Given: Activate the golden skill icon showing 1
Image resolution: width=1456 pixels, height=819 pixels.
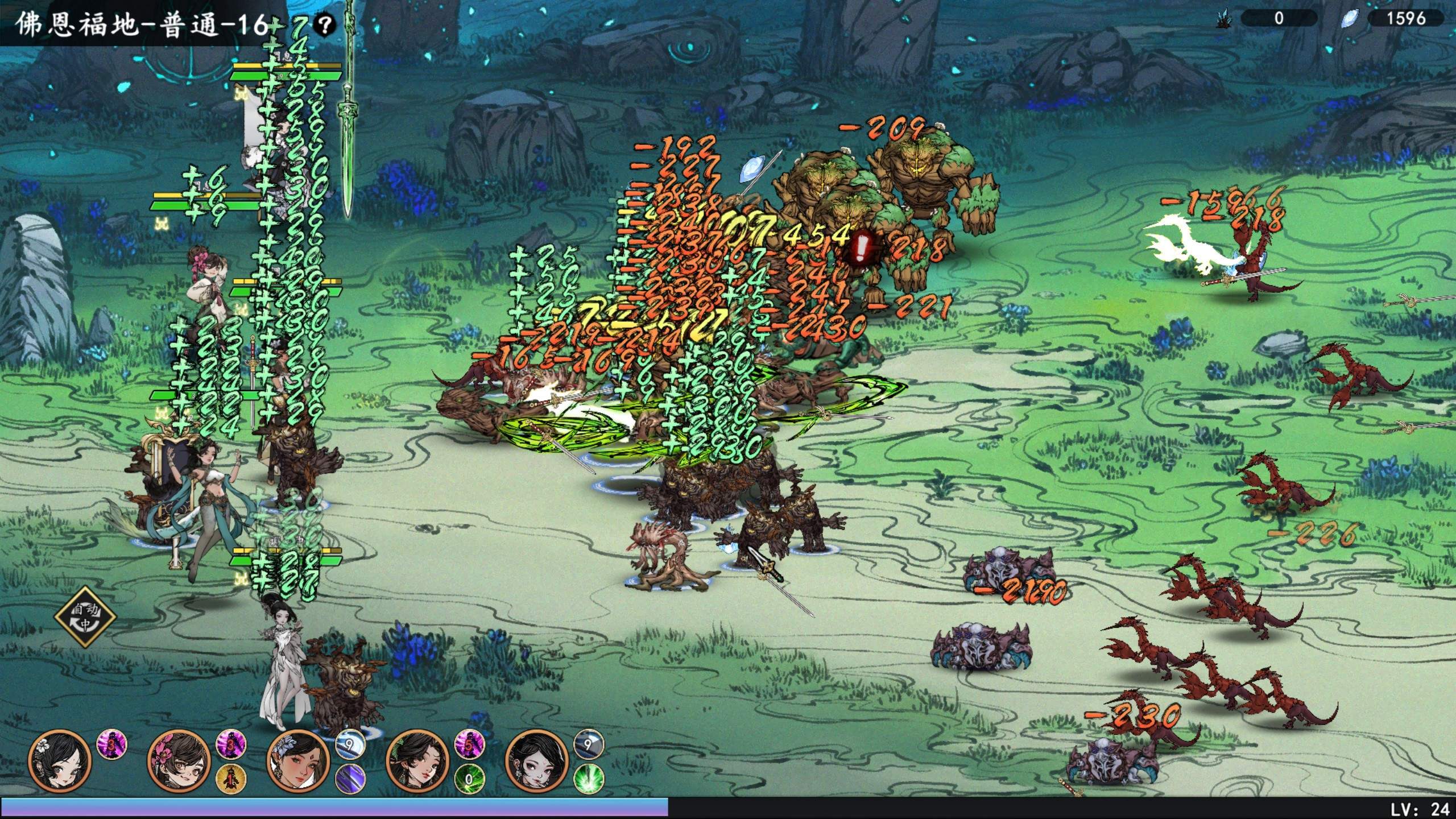Looking at the screenshot, I should 231,778.
